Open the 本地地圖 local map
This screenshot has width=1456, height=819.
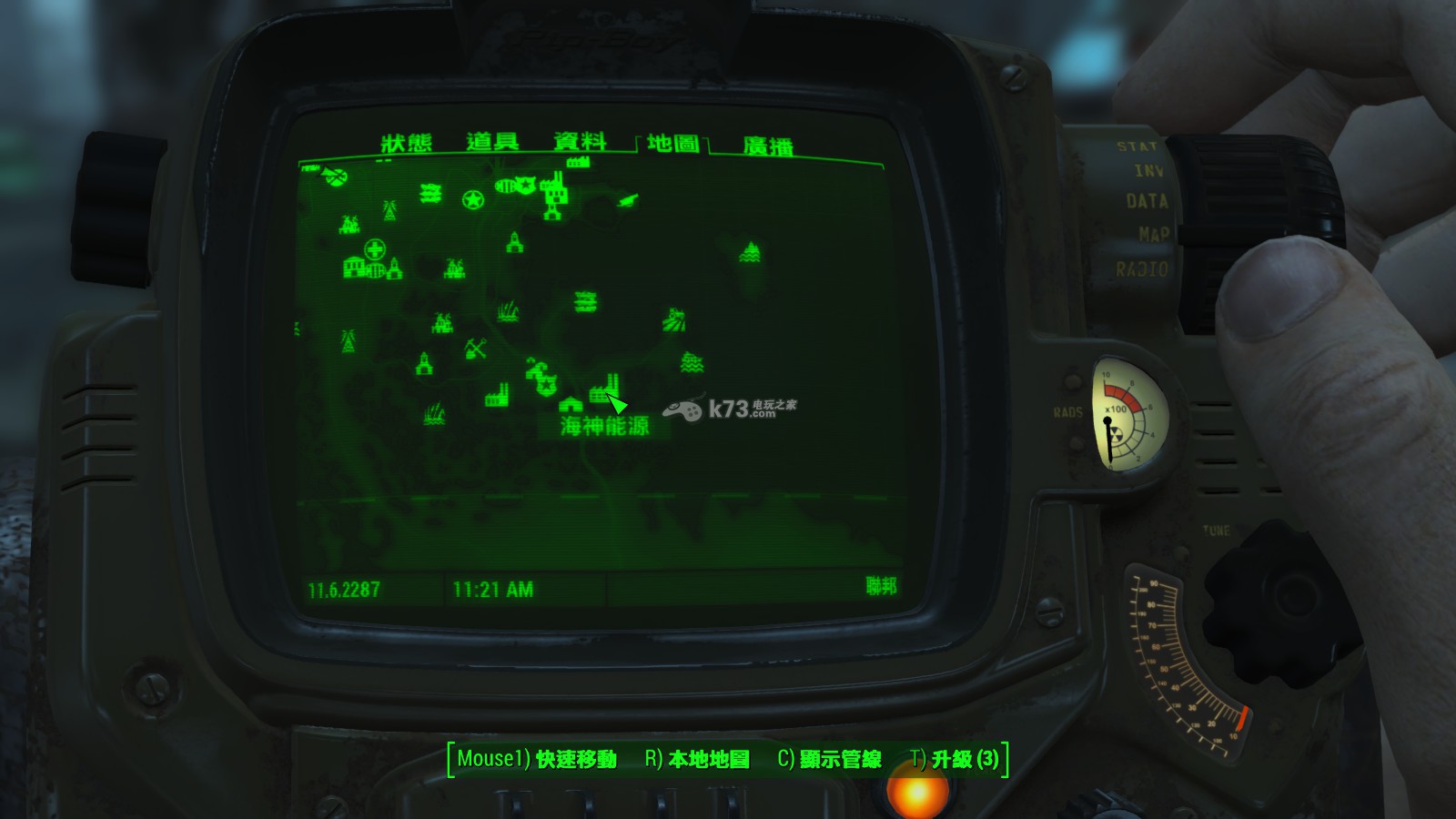tap(697, 759)
